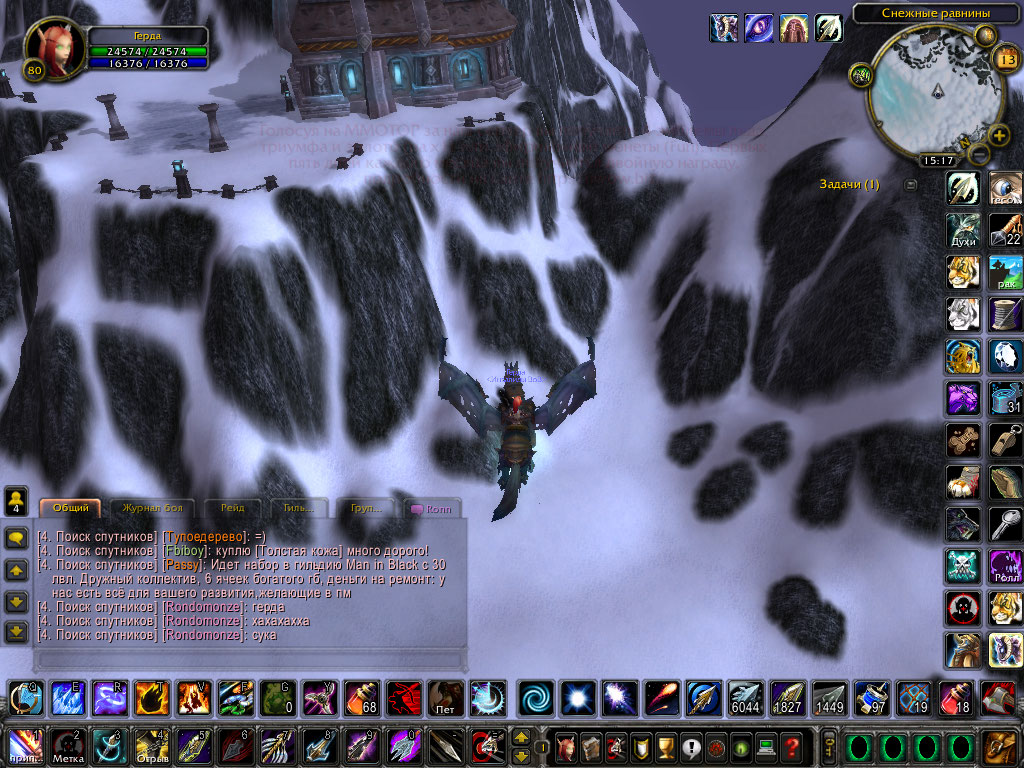Activate the blue swirl spell icon

[x=537, y=697]
